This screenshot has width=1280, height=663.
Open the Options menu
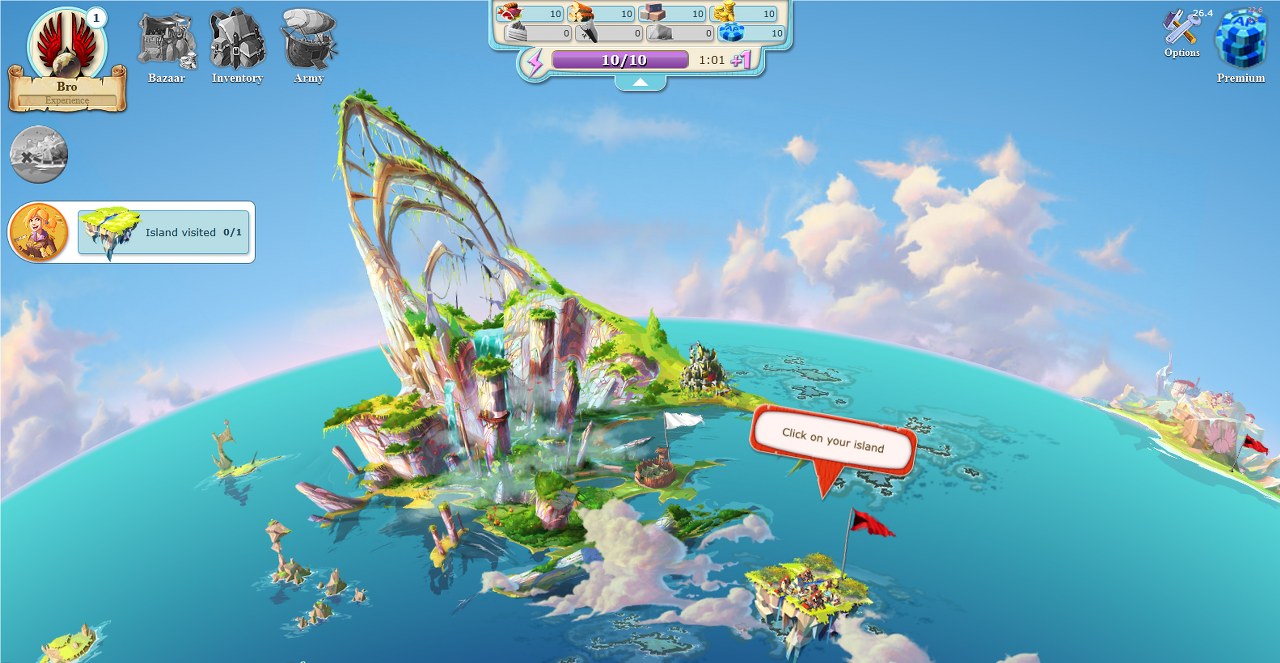(x=1182, y=33)
